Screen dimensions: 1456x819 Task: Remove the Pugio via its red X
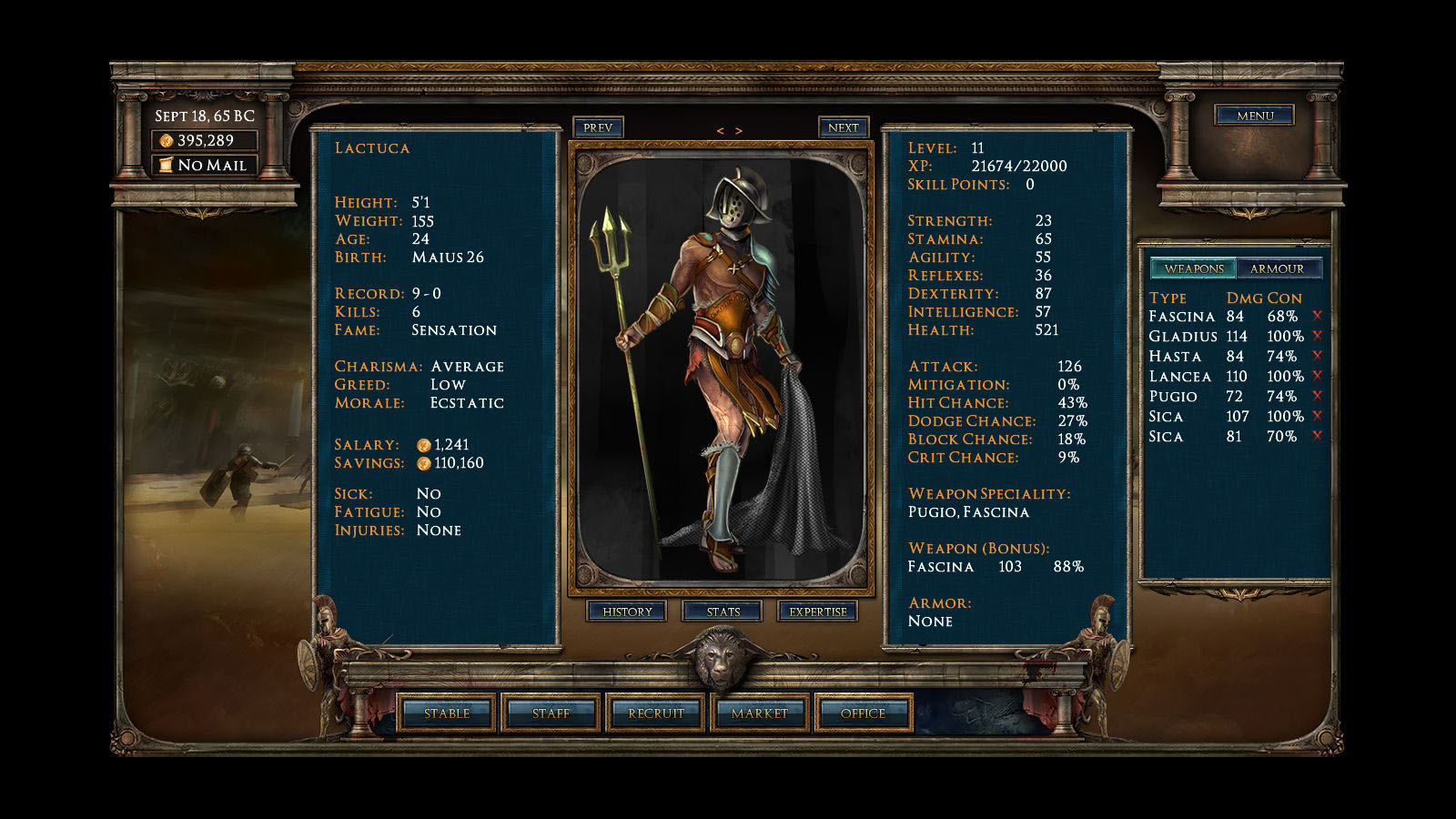[1317, 396]
